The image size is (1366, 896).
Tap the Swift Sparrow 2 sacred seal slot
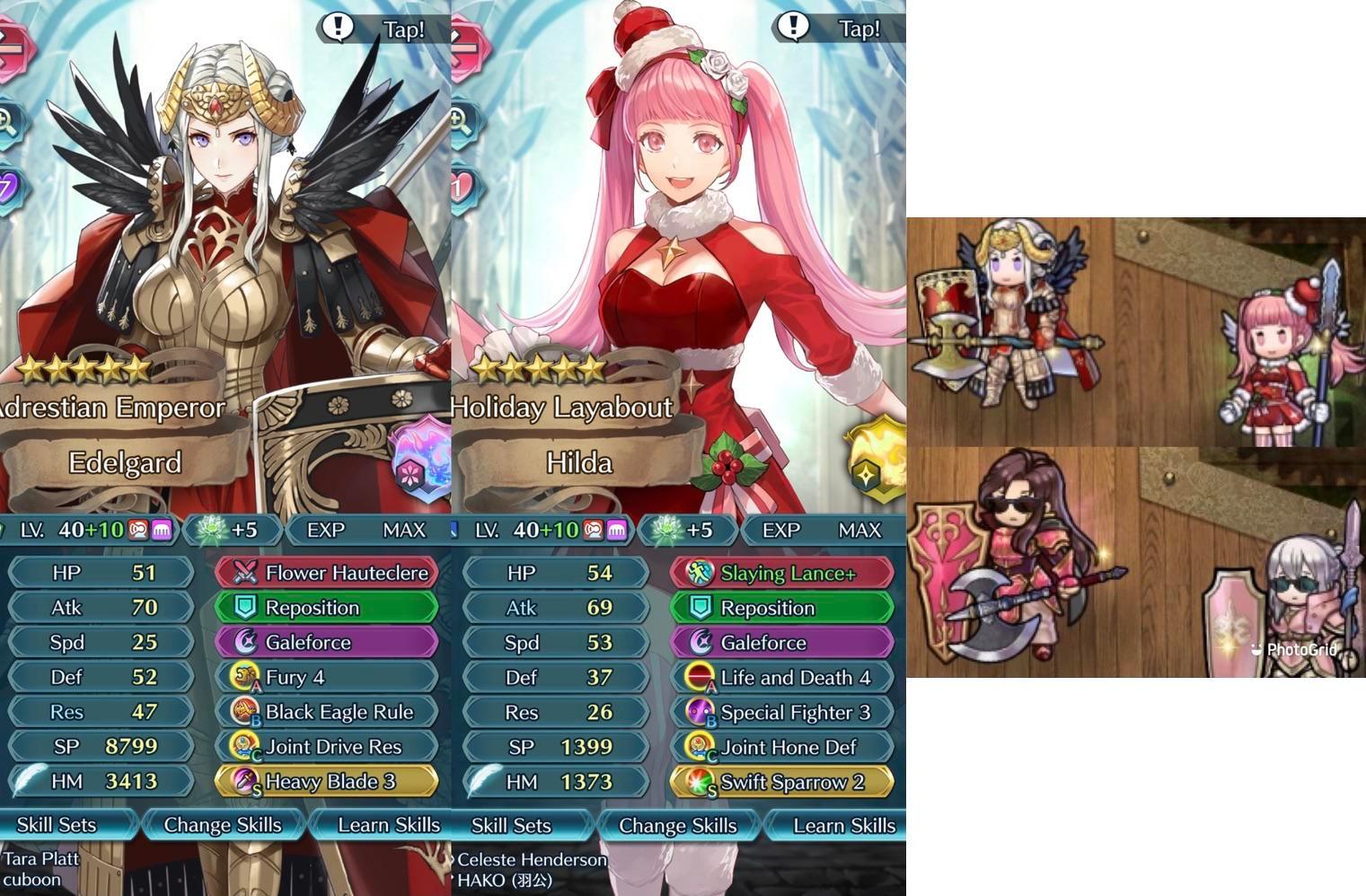point(780,781)
